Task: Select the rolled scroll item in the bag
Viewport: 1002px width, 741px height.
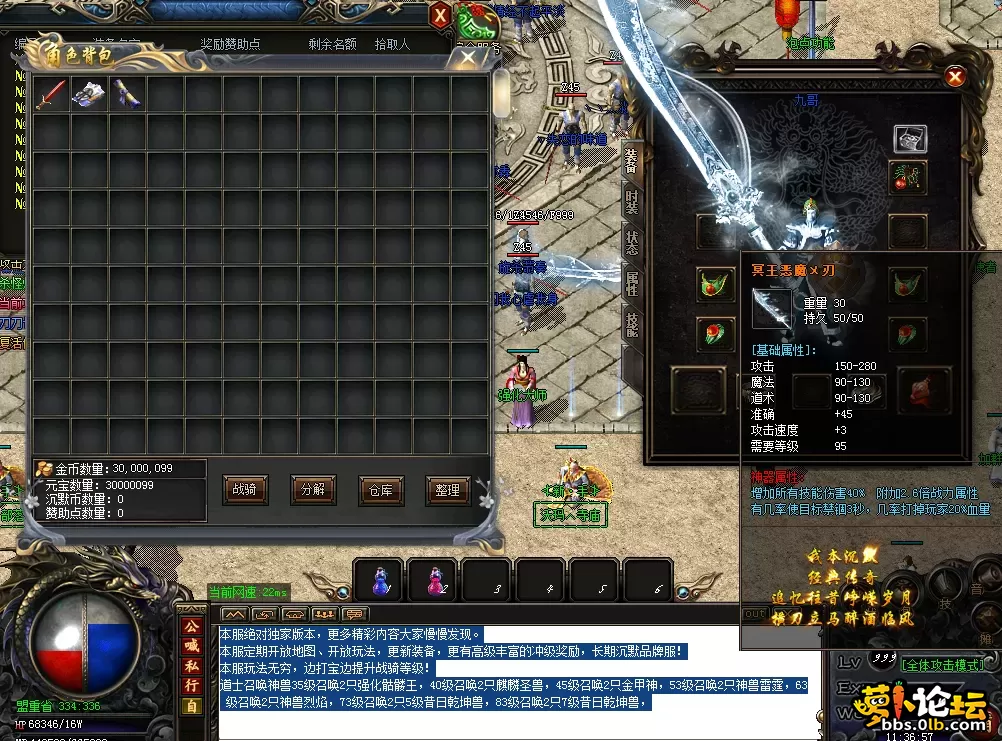Action: pos(127,94)
